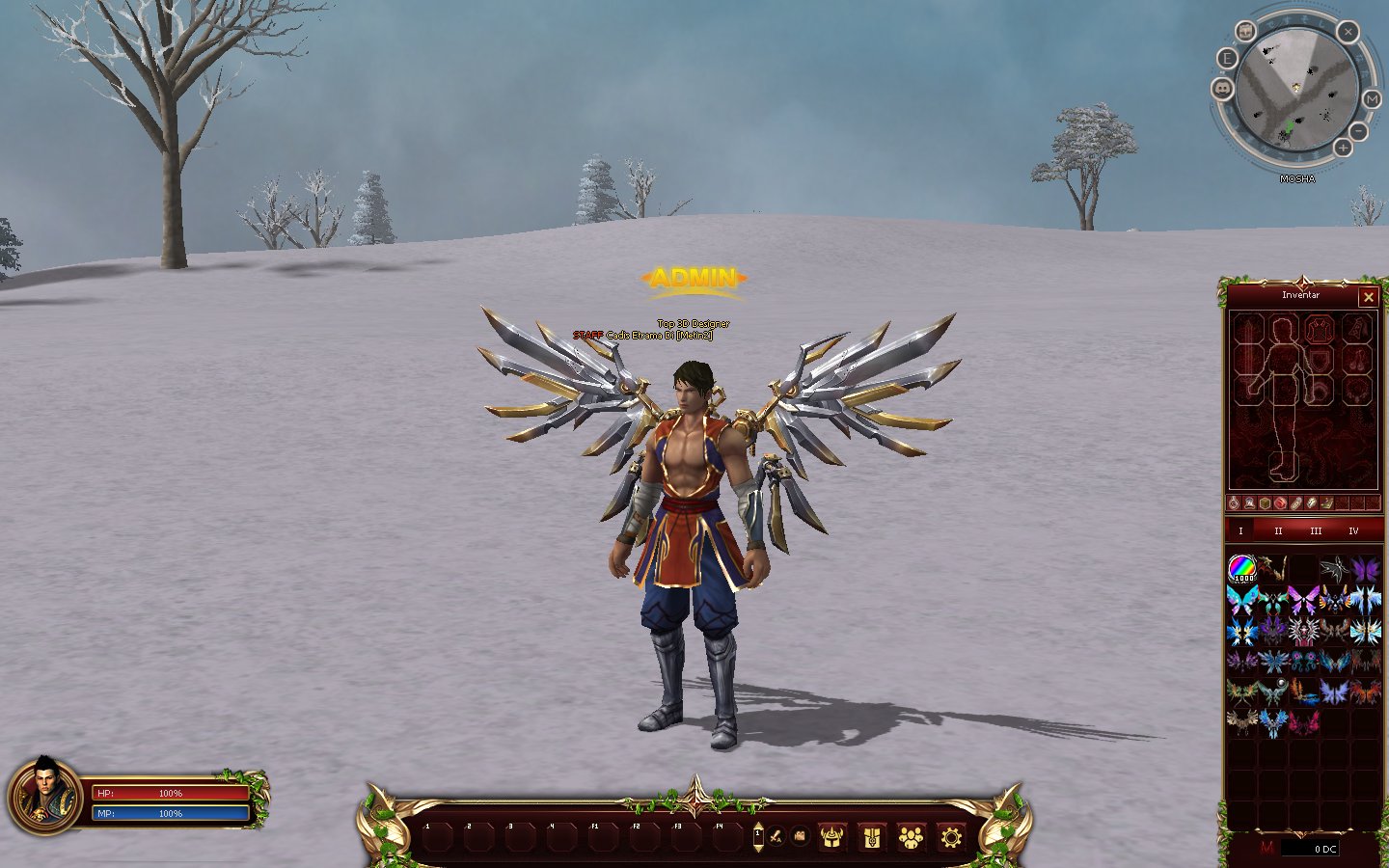Click the E button on the minimap ring
Viewport: 1389px width, 868px height.
click(x=1227, y=59)
